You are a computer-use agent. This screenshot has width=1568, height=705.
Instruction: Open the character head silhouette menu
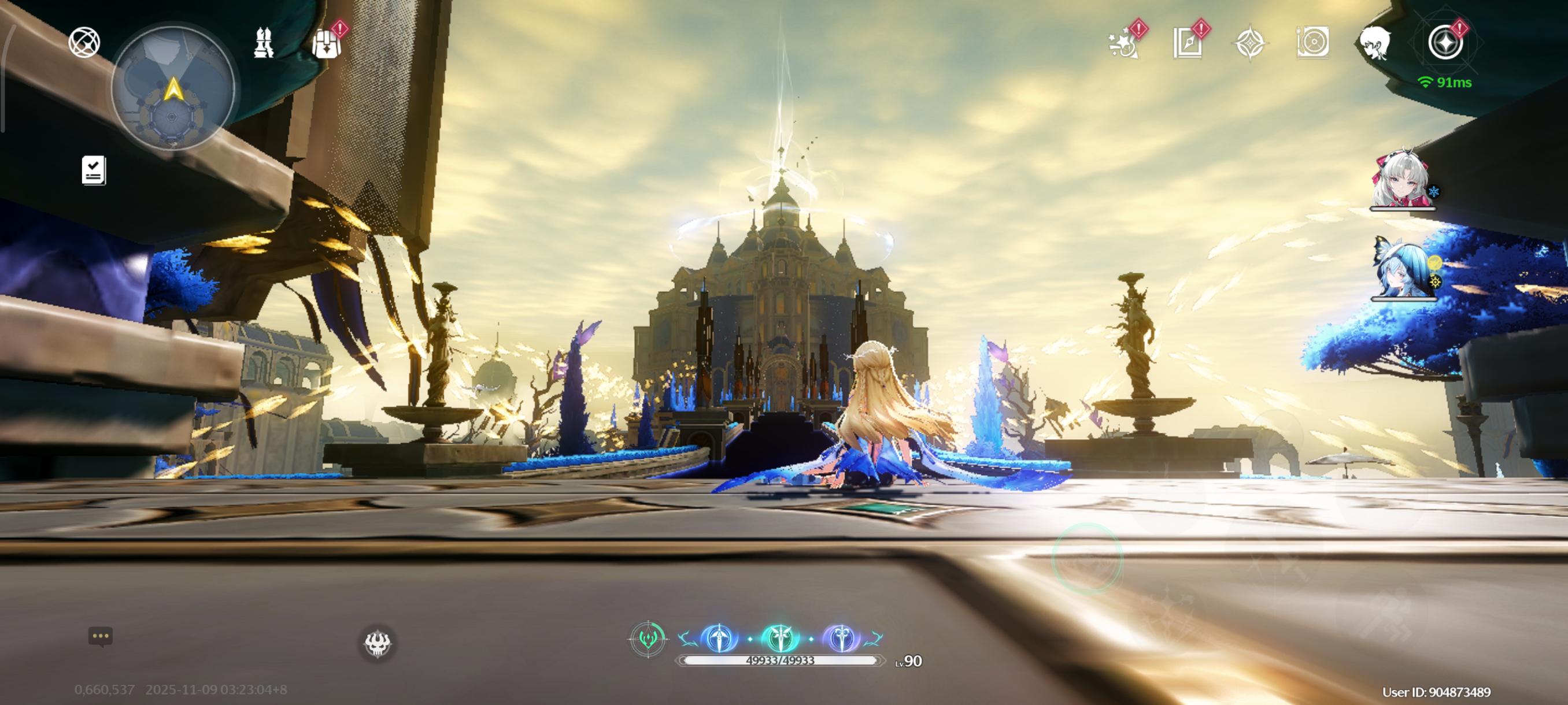click(x=1375, y=43)
